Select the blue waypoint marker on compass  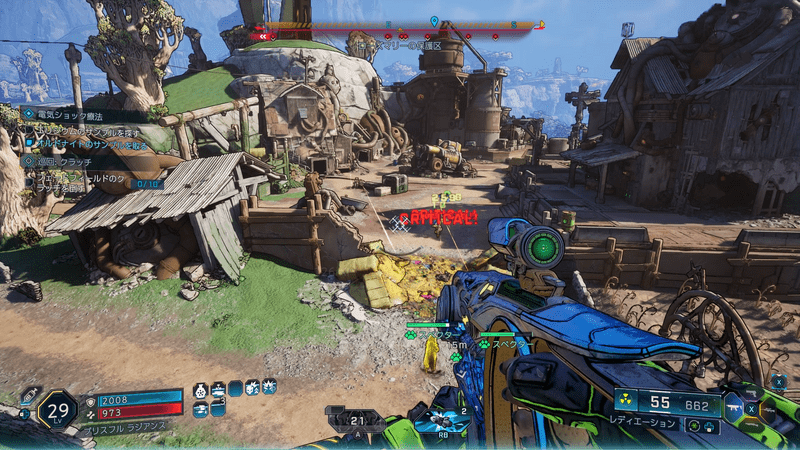[434, 20]
